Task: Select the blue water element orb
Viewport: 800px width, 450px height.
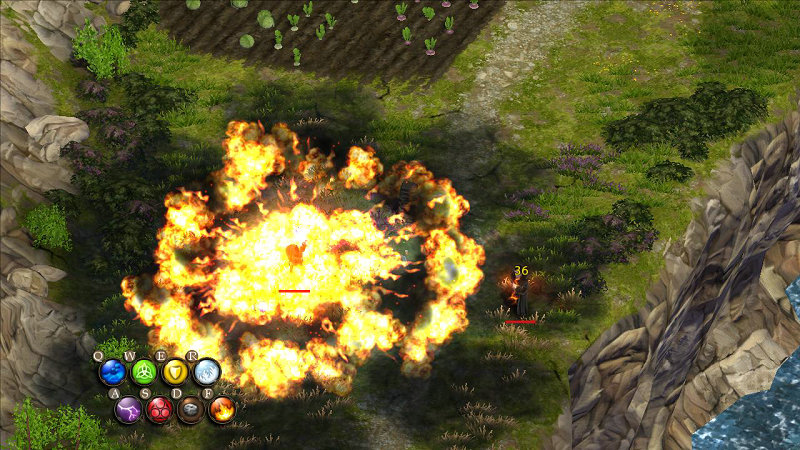Action: [x=112, y=373]
